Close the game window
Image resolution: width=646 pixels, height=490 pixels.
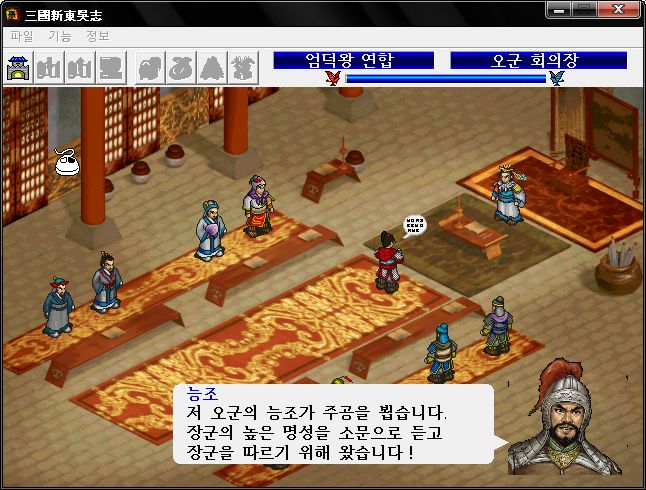[620, 9]
